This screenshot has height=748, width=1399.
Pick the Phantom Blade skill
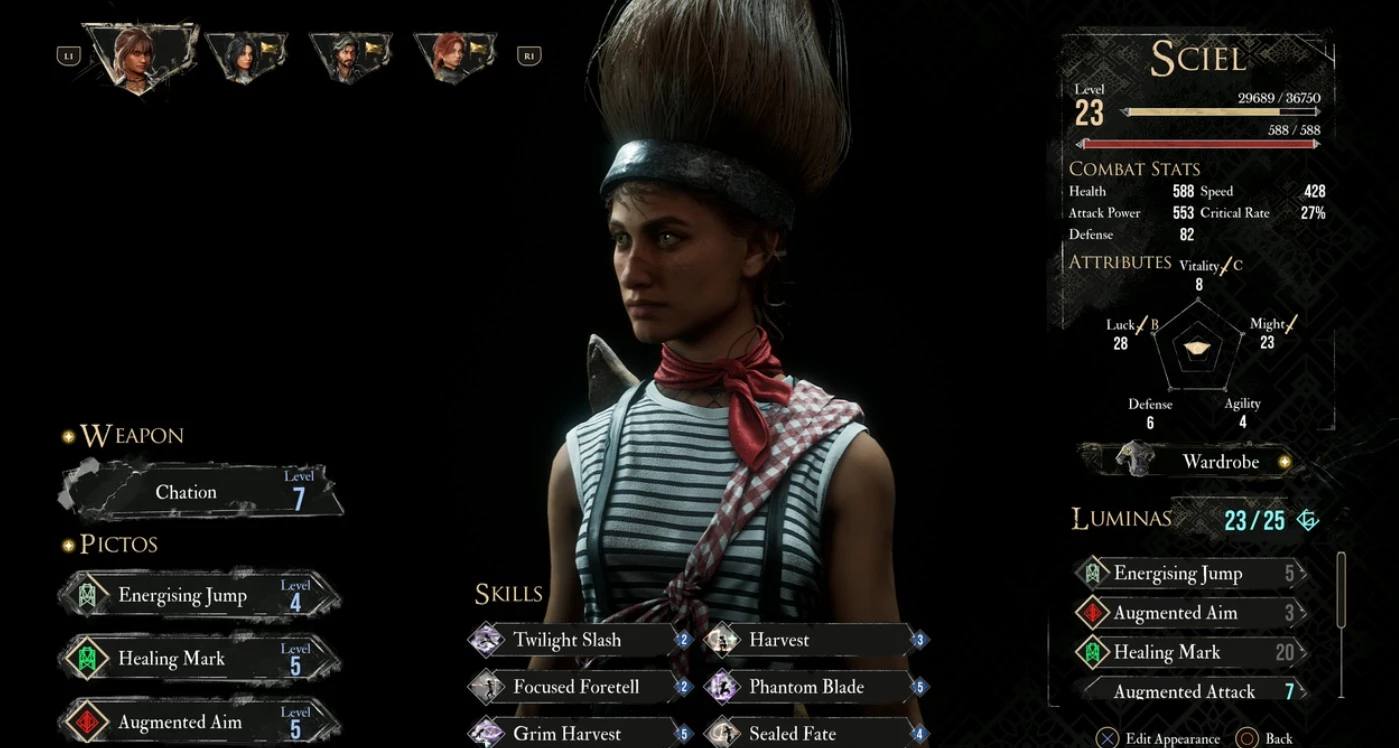pos(815,687)
